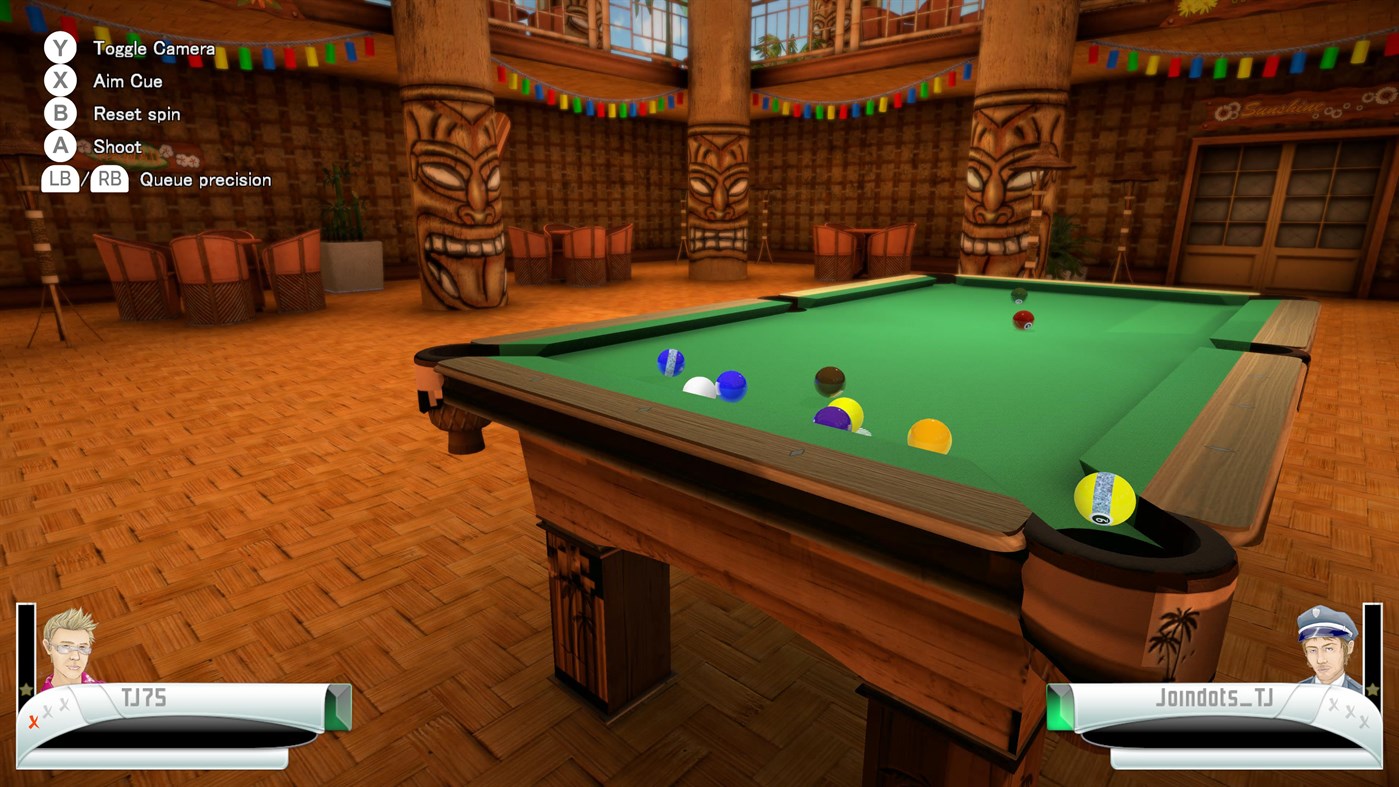This screenshot has width=1399, height=787.
Task: Select the RB Queue precision icon
Action: tap(107, 180)
